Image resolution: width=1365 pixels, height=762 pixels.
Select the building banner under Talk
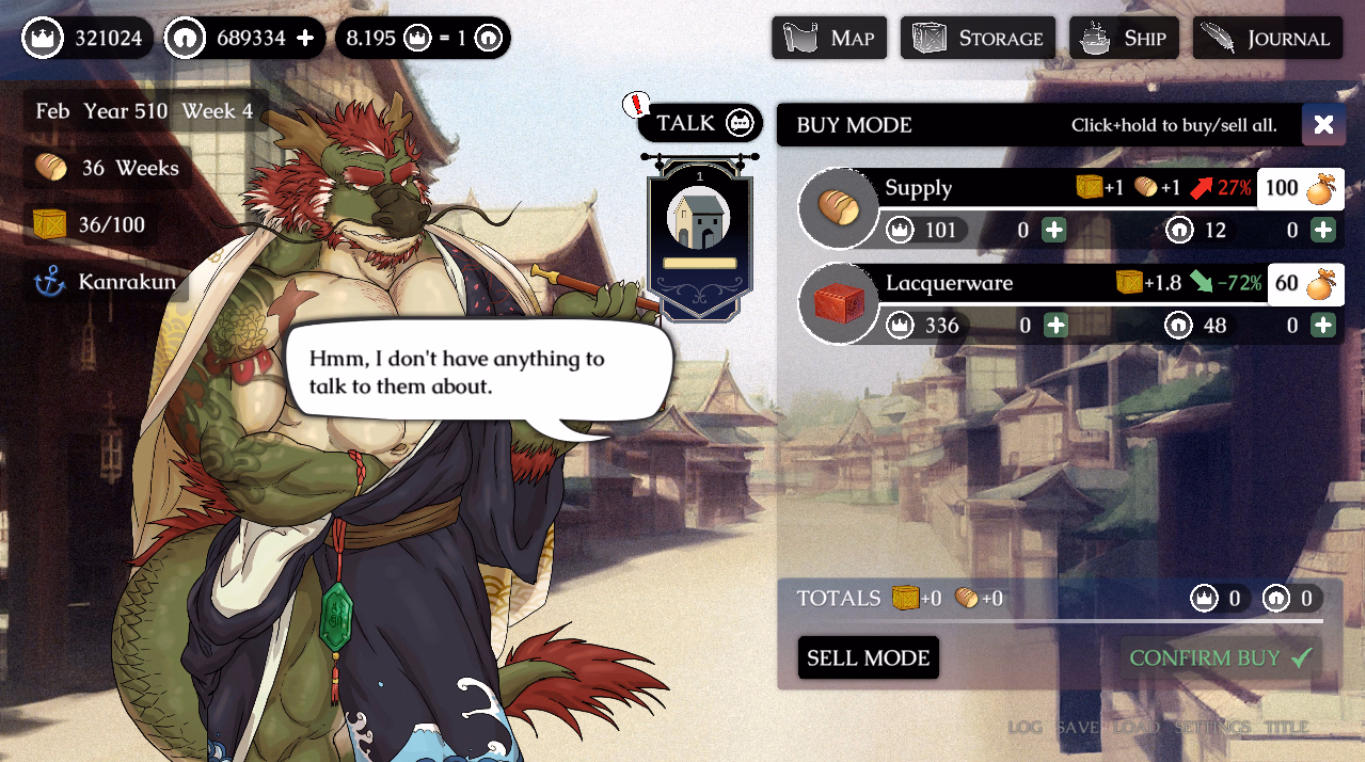point(699,237)
